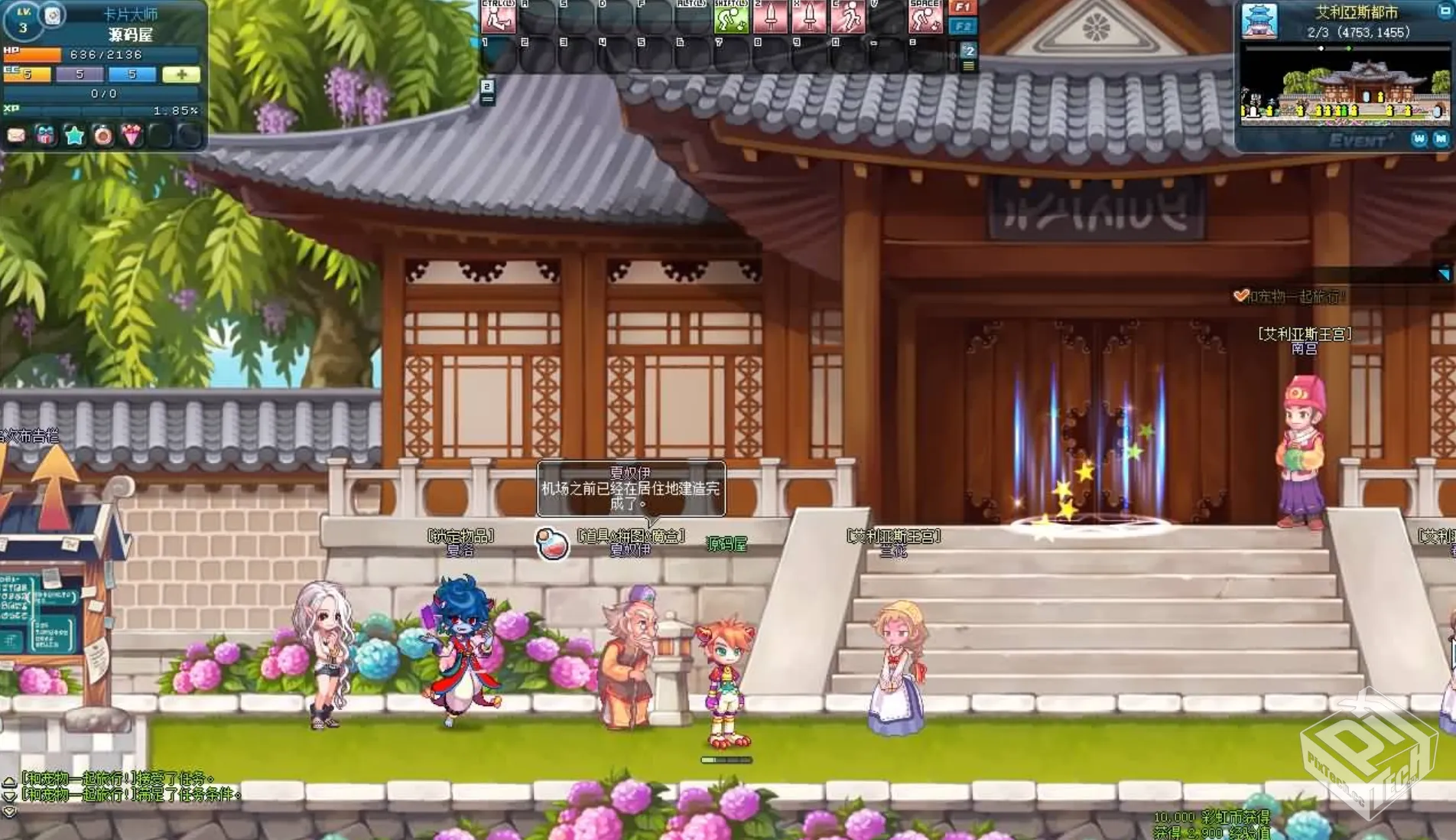Open the world map W button
The image size is (1456, 840).
[x=1420, y=138]
